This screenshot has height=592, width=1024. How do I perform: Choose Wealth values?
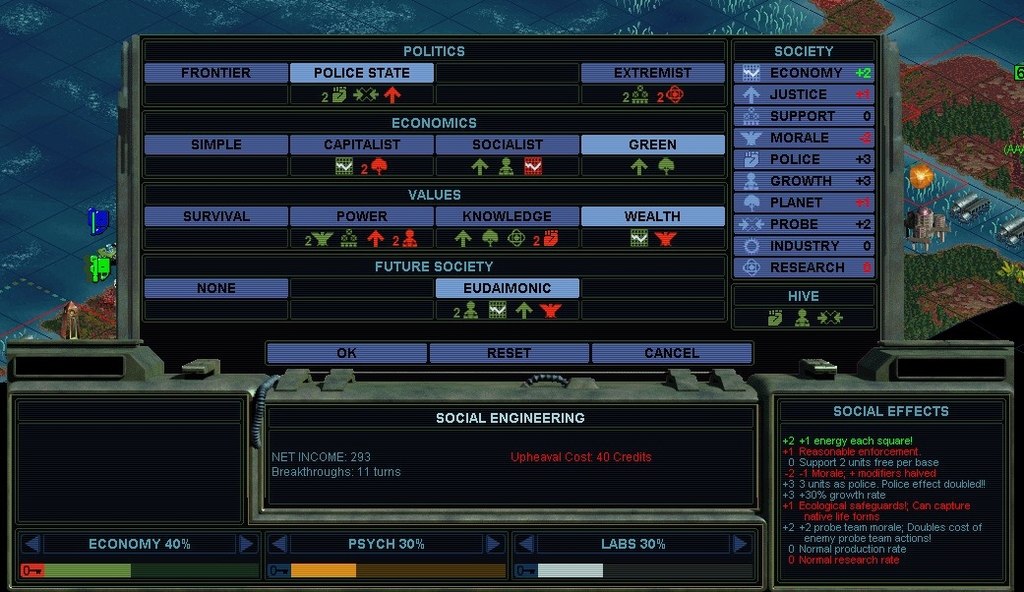(x=652, y=217)
